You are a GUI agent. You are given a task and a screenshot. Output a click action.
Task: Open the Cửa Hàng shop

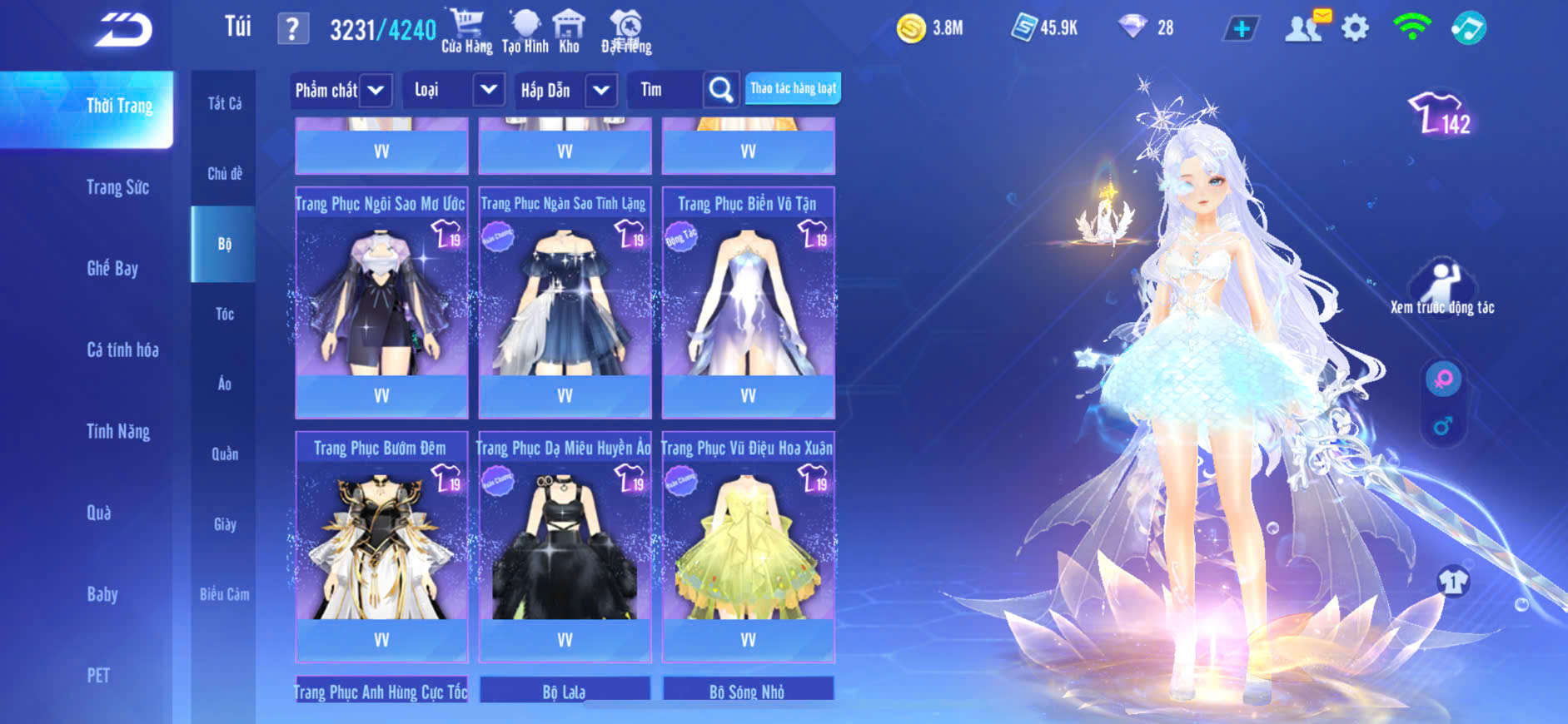[x=466, y=31]
